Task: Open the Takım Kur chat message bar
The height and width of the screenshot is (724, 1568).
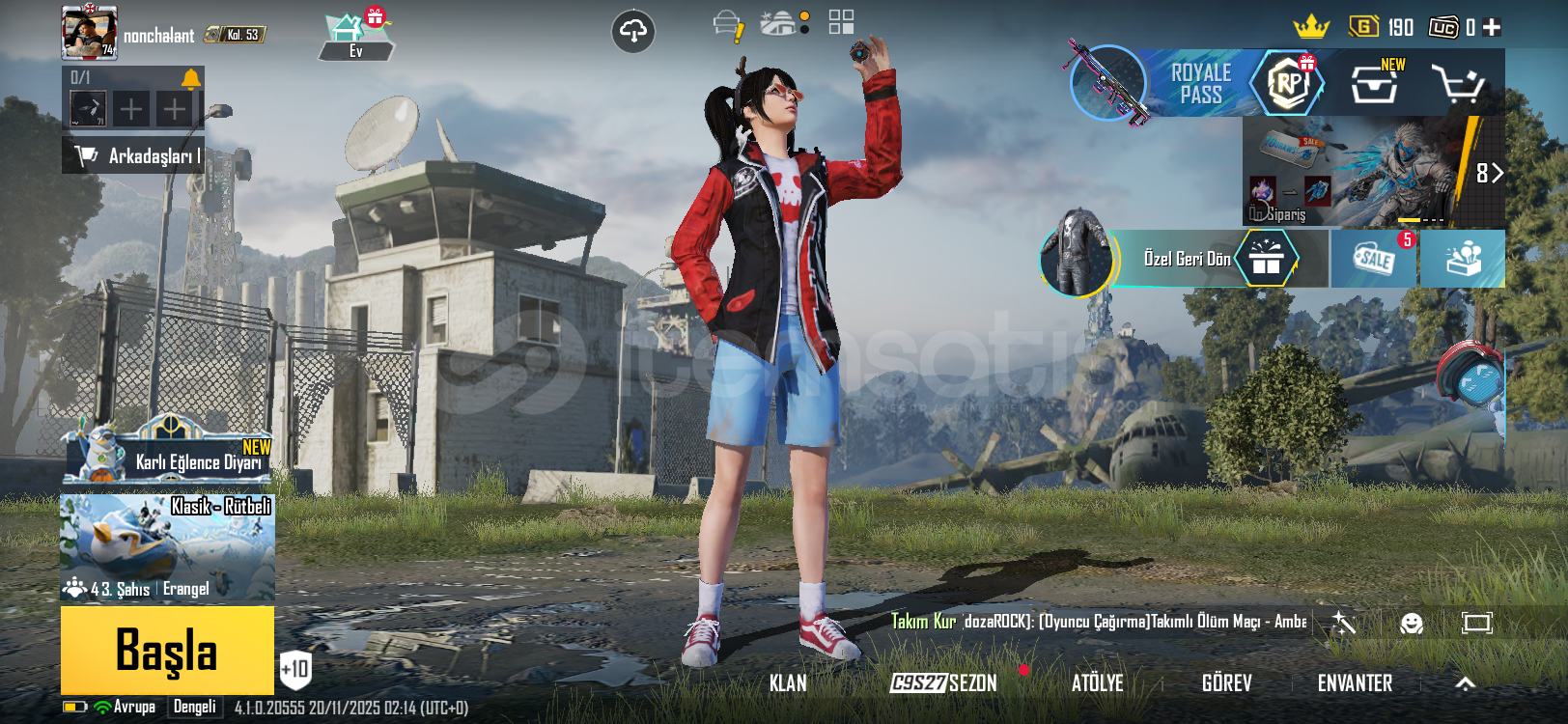Action: [1098, 622]
